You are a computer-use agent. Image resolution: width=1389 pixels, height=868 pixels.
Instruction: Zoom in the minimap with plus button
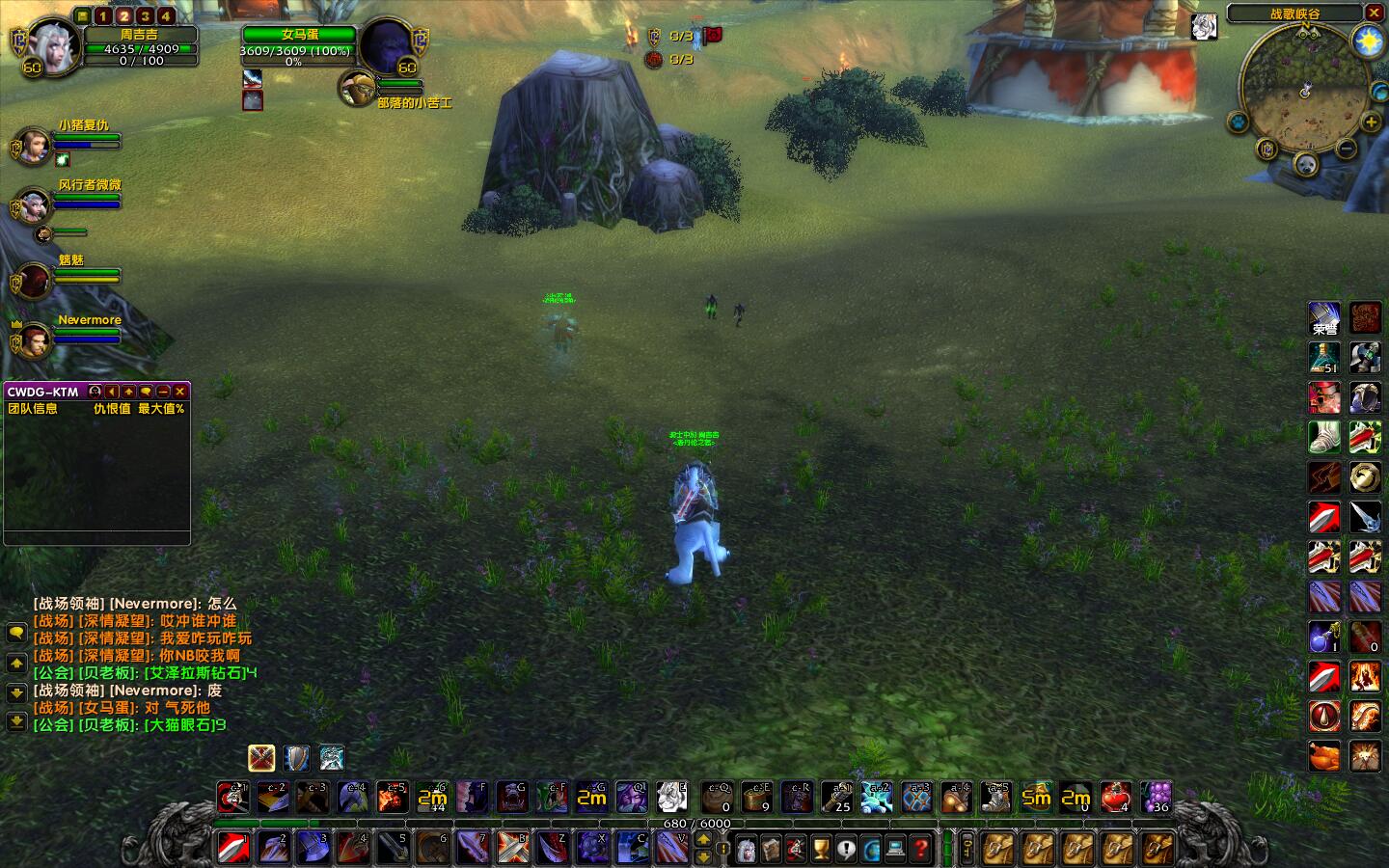(x=1371, y=122)
